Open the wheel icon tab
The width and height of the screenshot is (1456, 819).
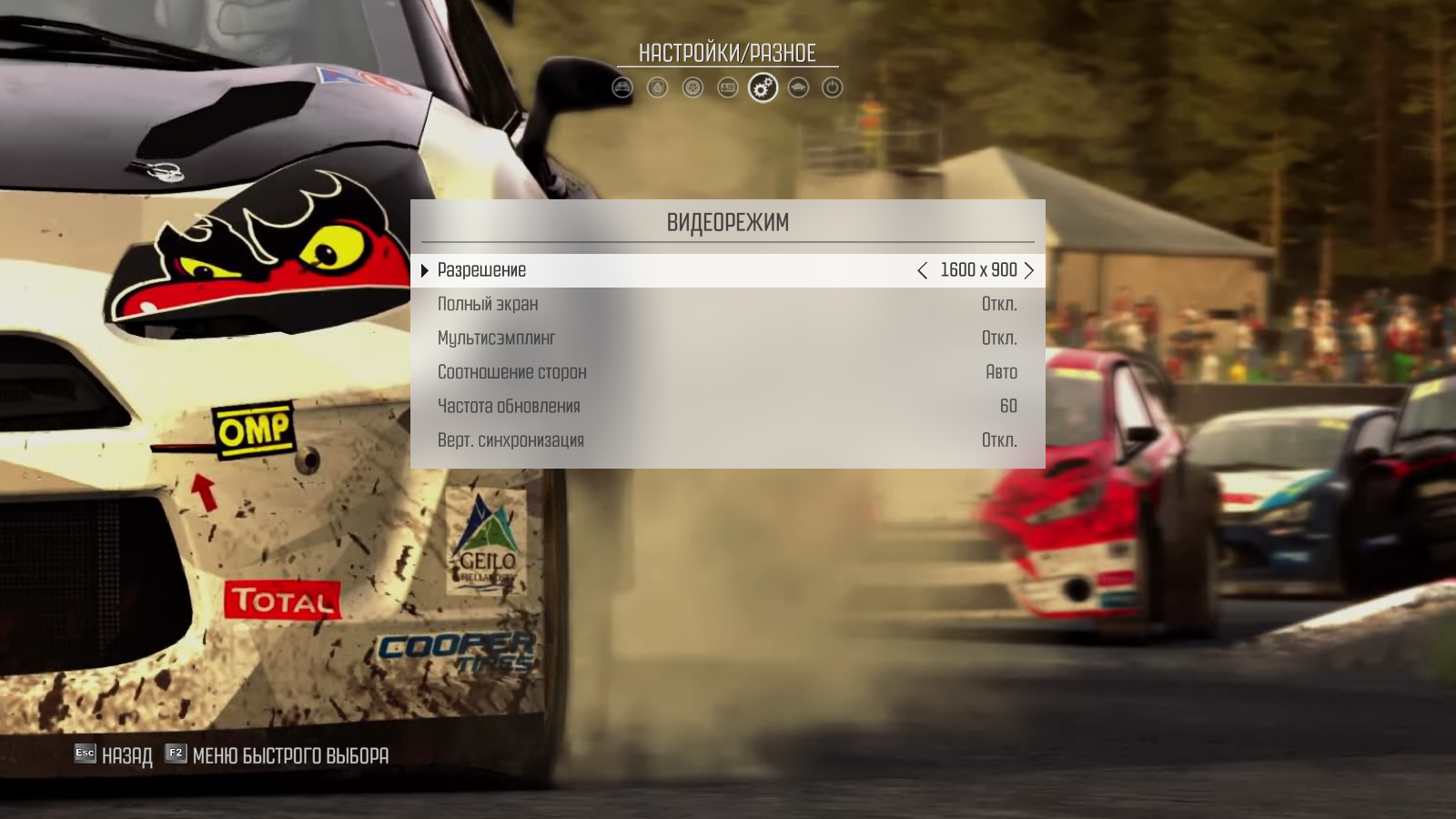click(x=693, y=87)
